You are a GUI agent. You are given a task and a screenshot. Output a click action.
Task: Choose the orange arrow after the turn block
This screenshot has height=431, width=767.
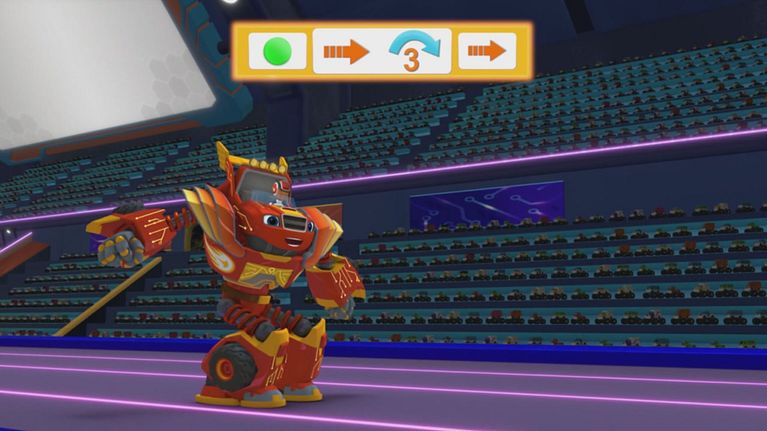click(x=487, y=51)
